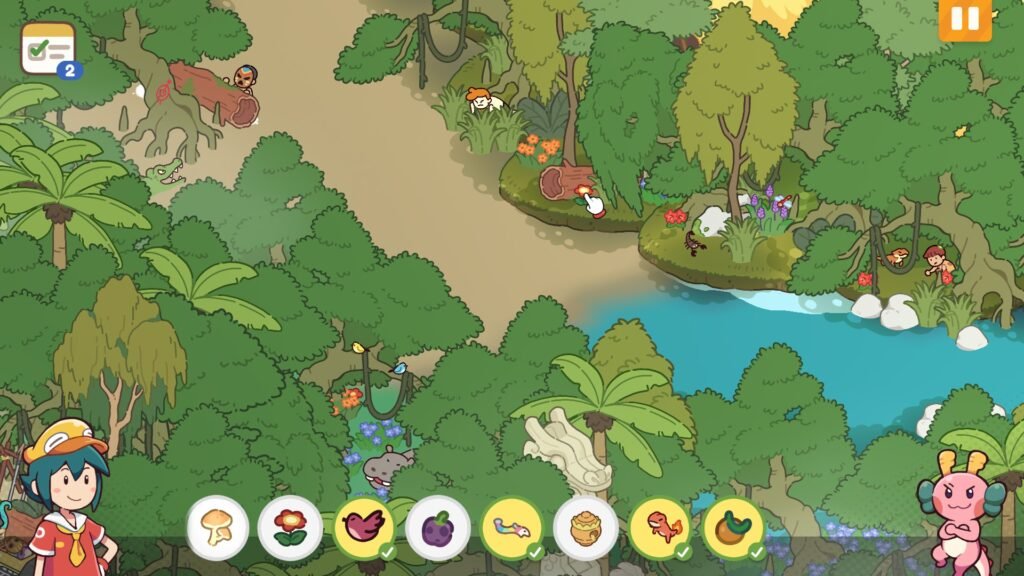Select the purple fruit target icon
This screenshot has width=1024, height=576.
click(x=438, y=527)
